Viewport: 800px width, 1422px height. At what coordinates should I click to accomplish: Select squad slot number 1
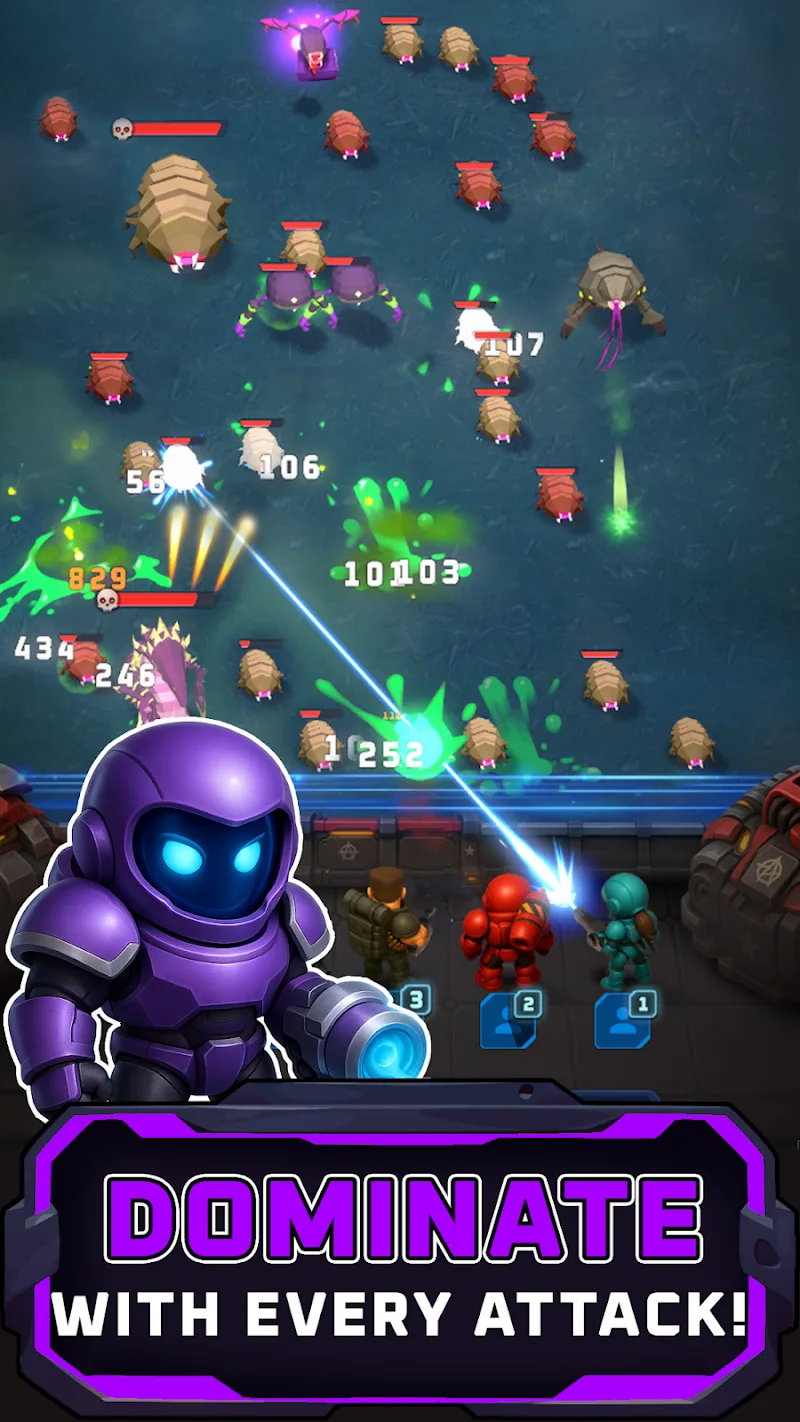[x=623, y=1019]
